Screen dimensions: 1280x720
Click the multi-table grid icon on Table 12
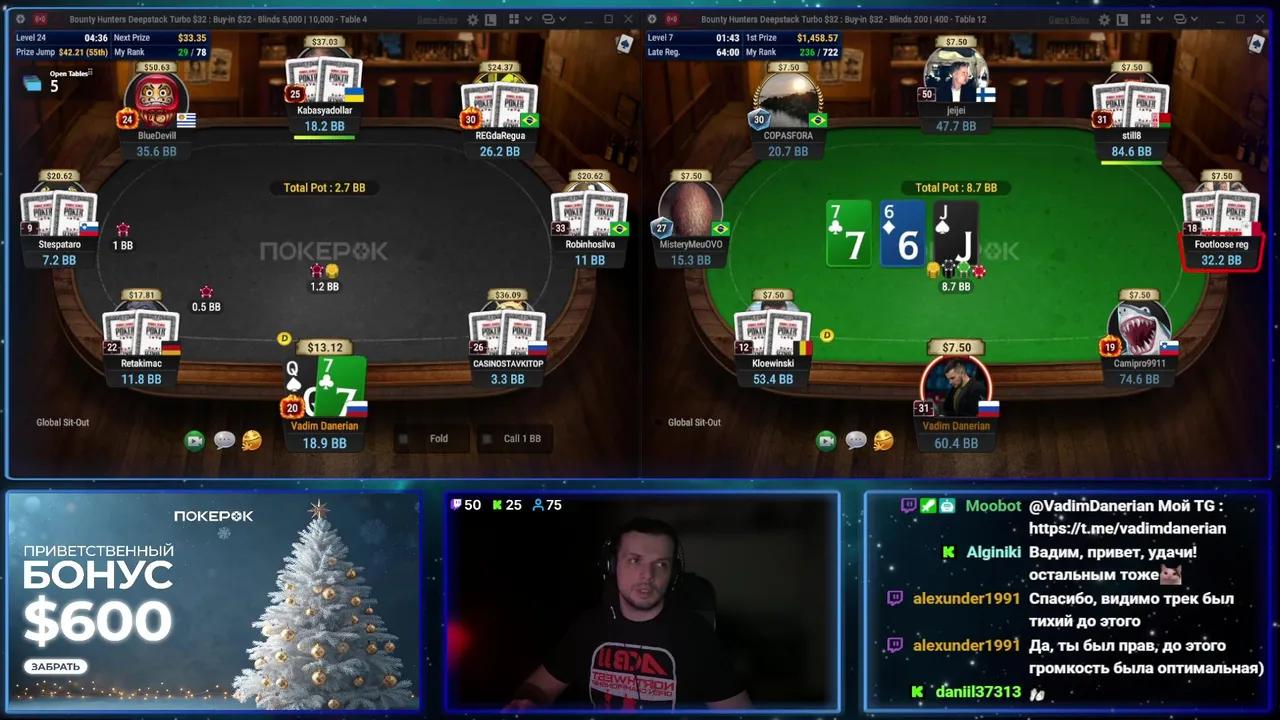click(x=1147, y=19)
